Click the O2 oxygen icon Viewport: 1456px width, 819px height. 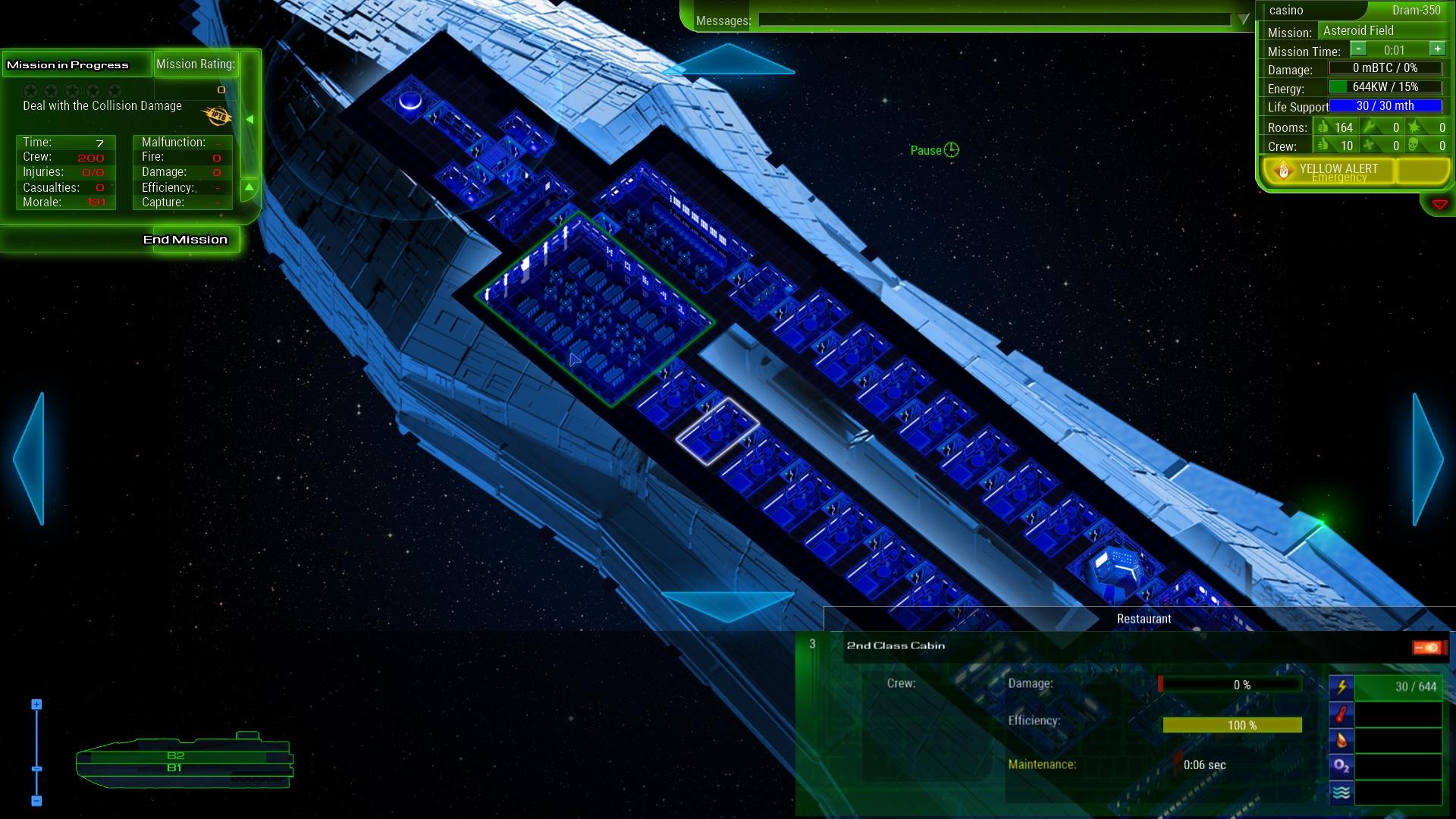coord(1341,766)
